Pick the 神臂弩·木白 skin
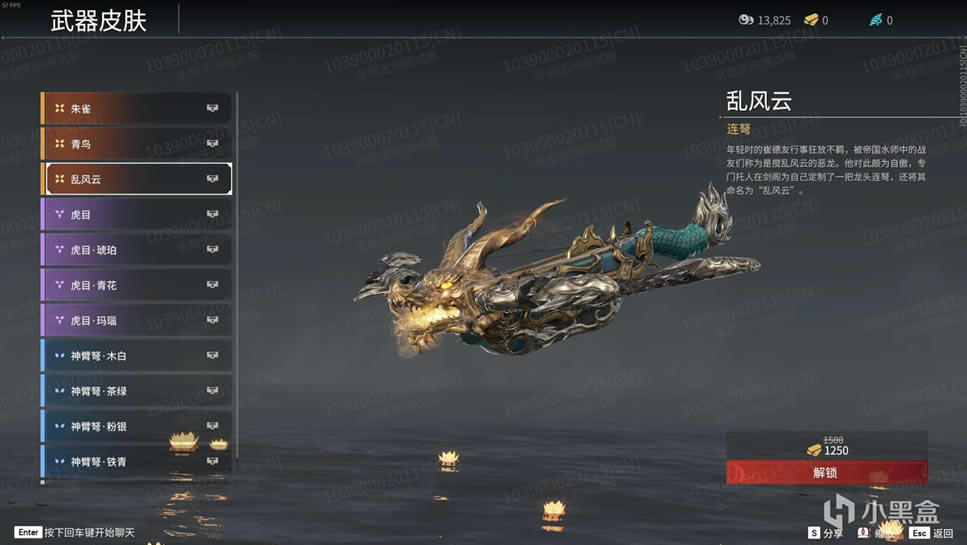967x545 pixels. point(136,356)
